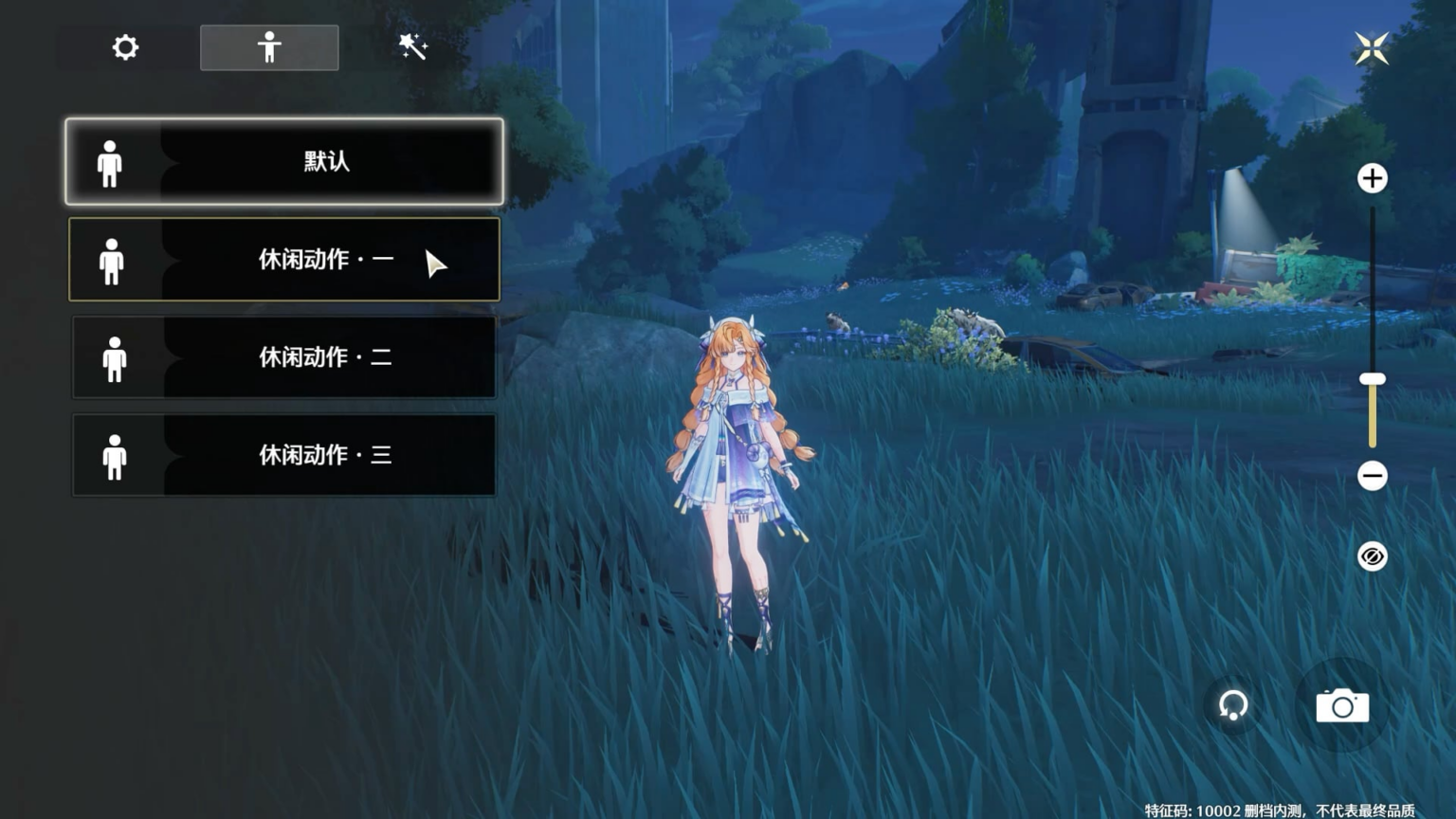The height and width of the screenshot is (819, 1456).
Task: Click the zoom in plus icon
Action: coord(1372,177)
